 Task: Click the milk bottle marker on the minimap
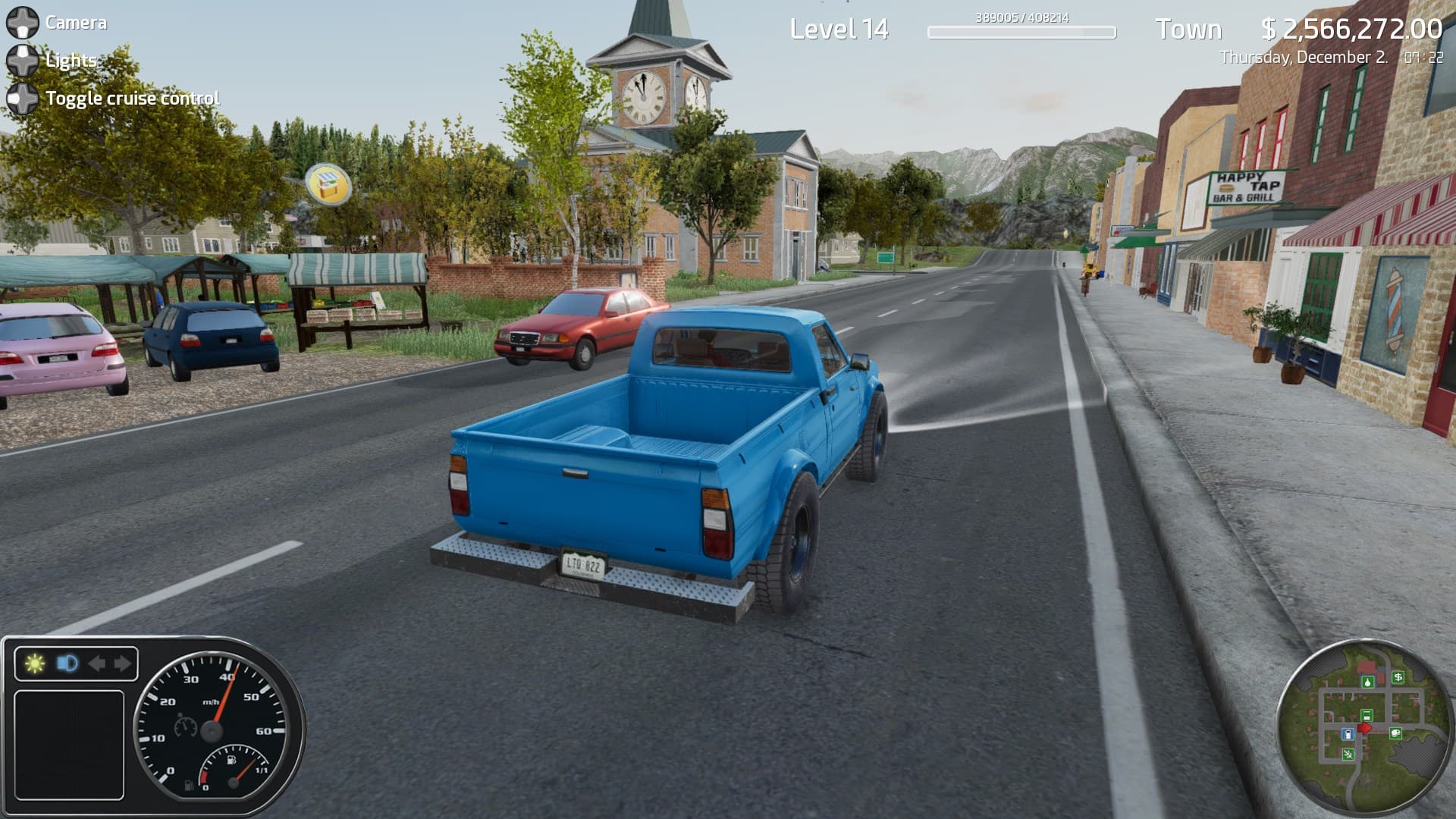1367,682
